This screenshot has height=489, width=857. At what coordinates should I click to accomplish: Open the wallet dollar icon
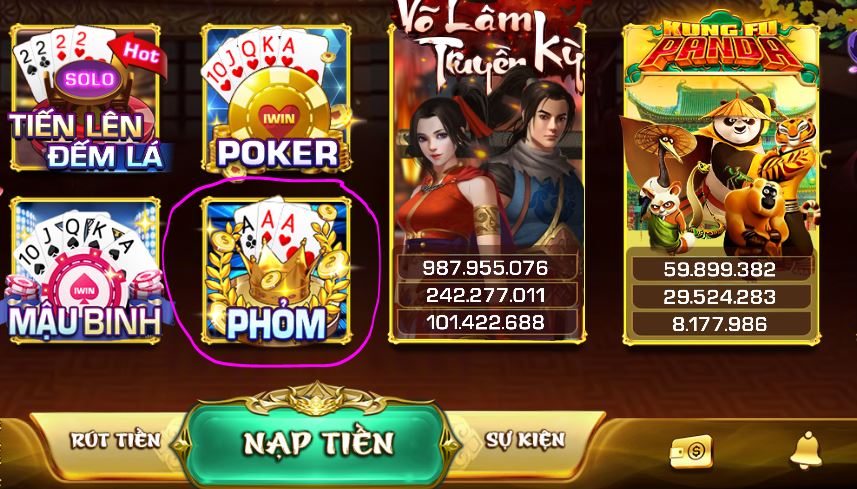click(x=689, y=452)
